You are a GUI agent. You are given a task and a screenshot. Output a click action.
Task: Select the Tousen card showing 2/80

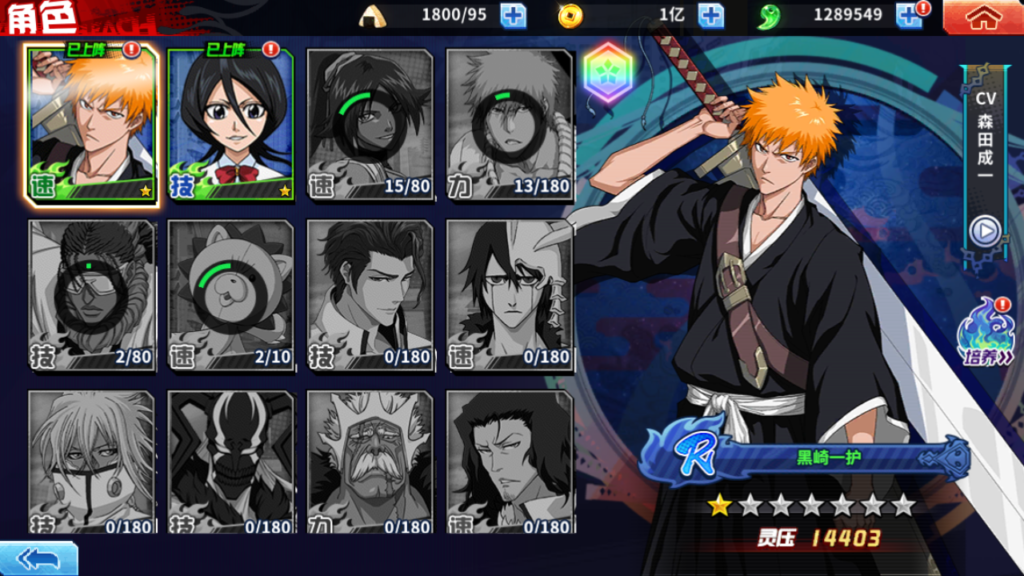(92, 295)
